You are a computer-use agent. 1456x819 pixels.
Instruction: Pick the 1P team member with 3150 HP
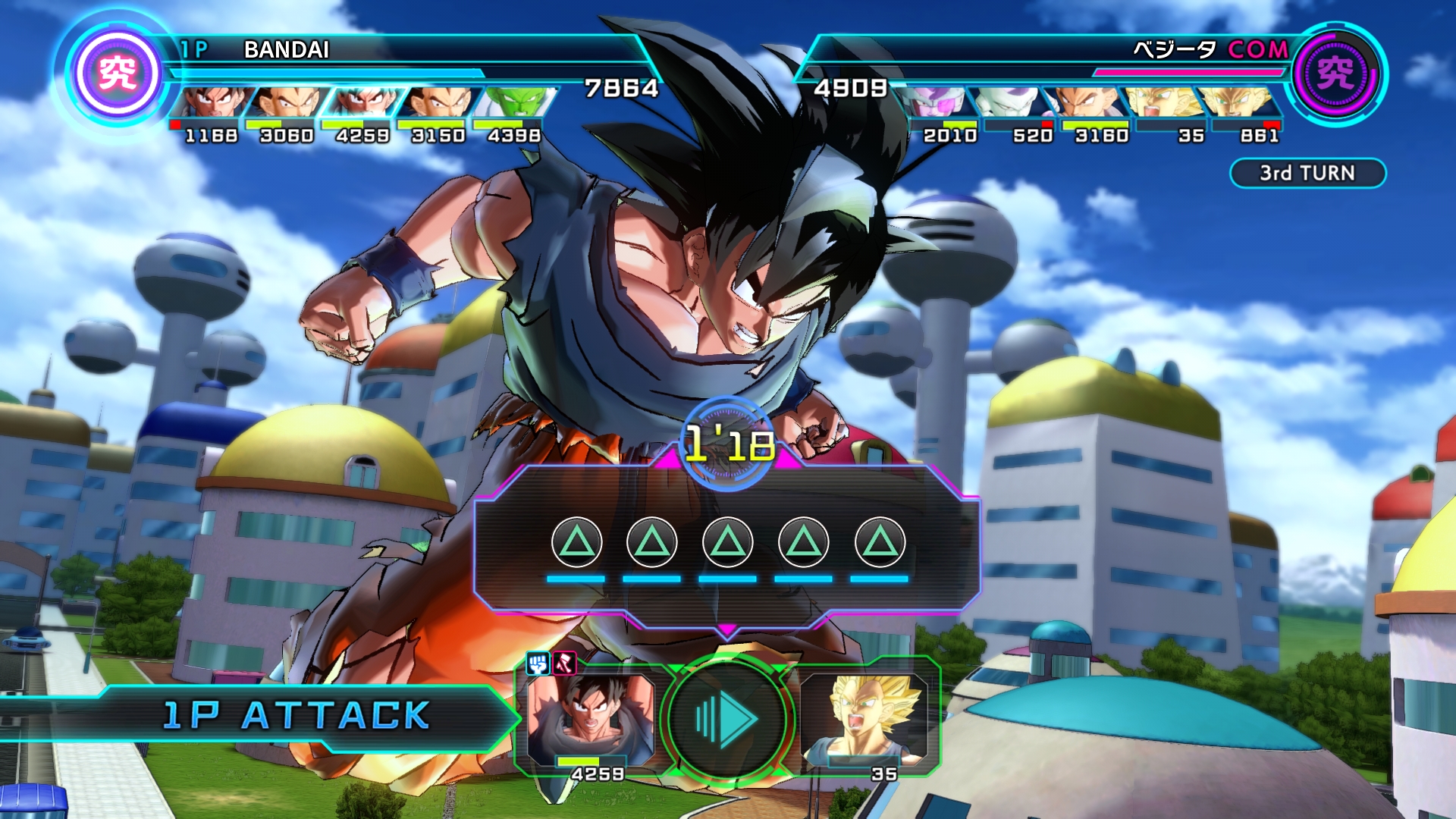438,102
